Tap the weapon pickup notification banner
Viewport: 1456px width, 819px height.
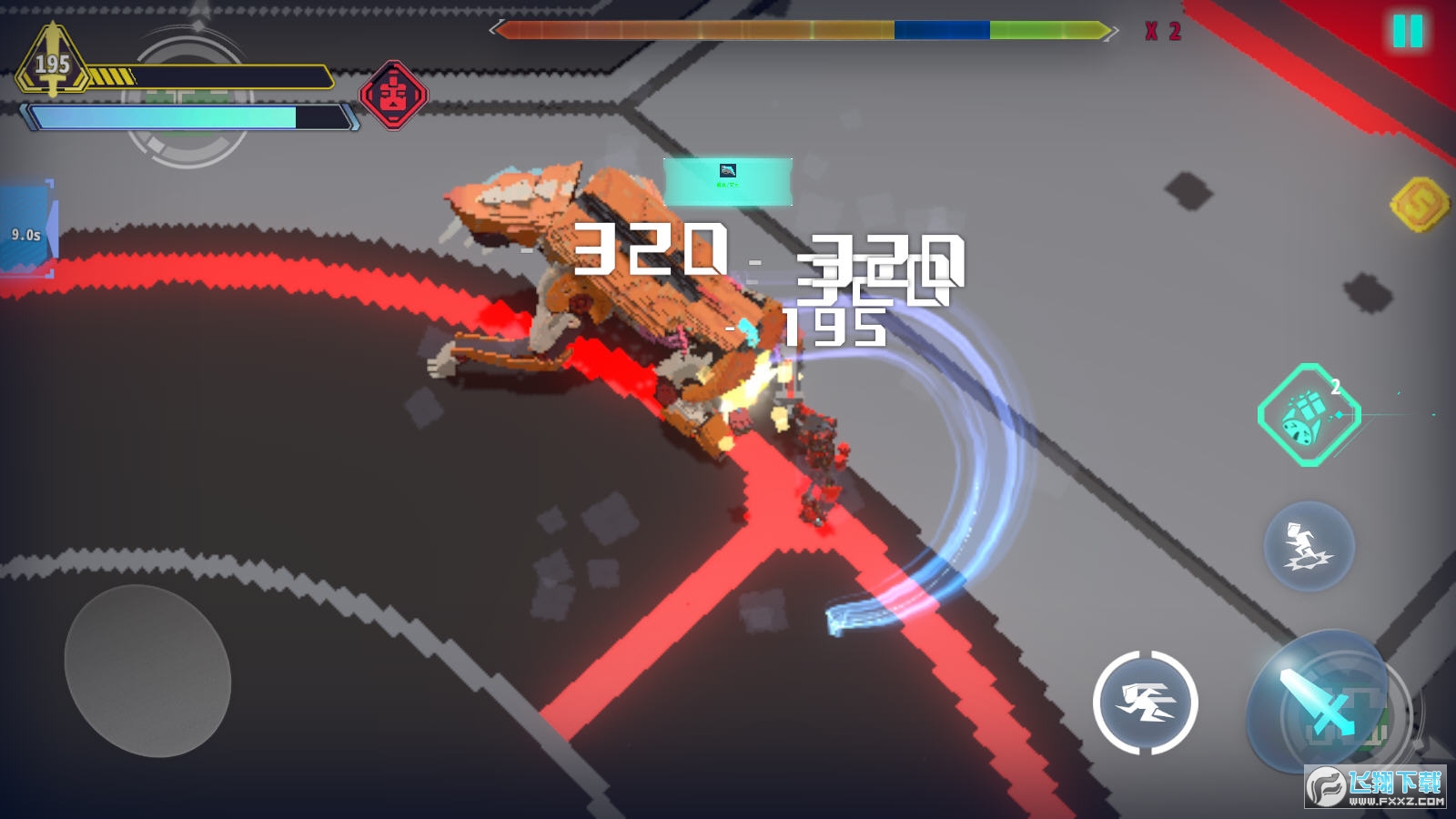pyautogui.click(x=728, y=179)
